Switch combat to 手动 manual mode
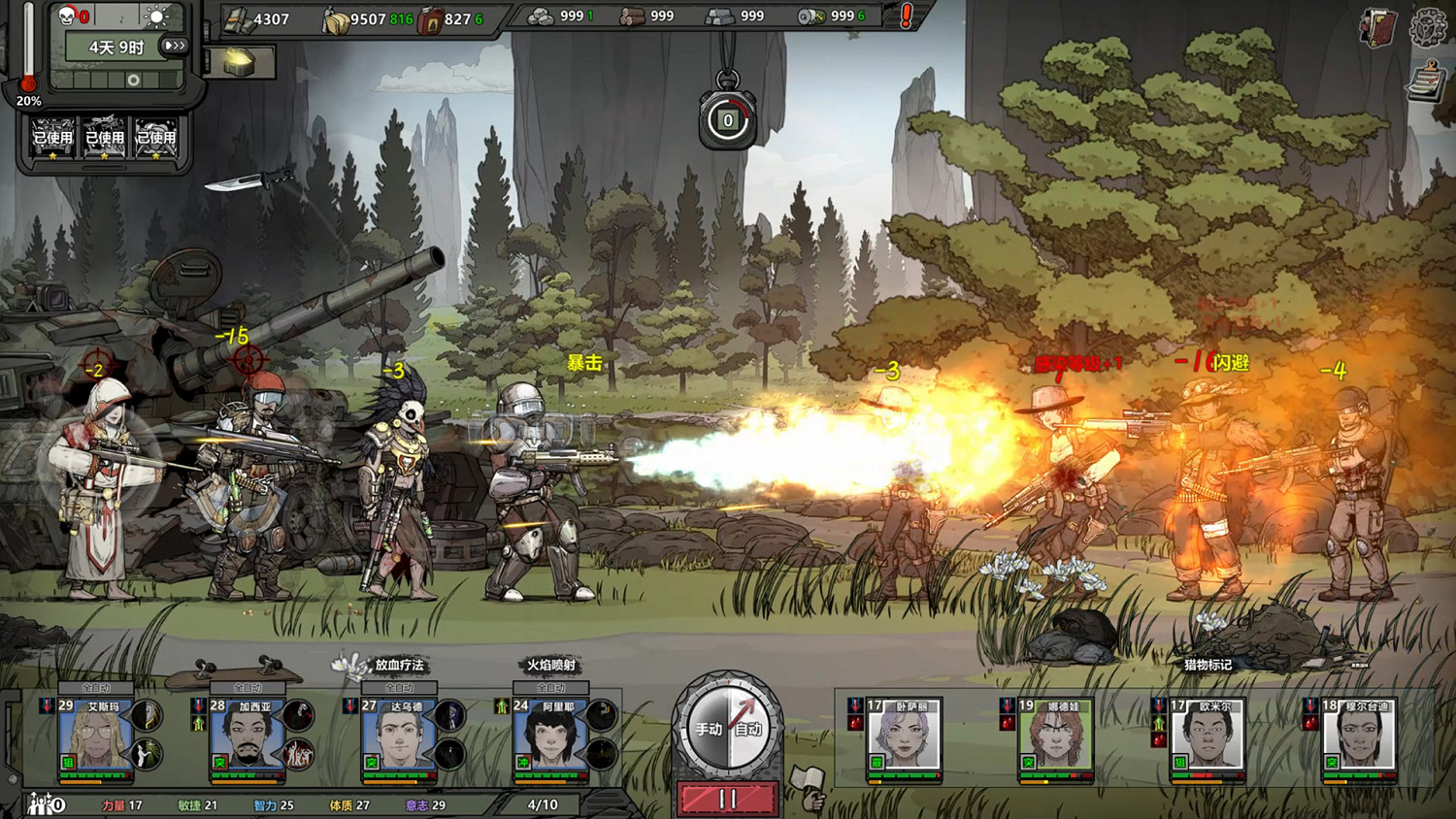The height and width of the screenshot is (819, 1456). pyautogui.click(x=708, y=729)
